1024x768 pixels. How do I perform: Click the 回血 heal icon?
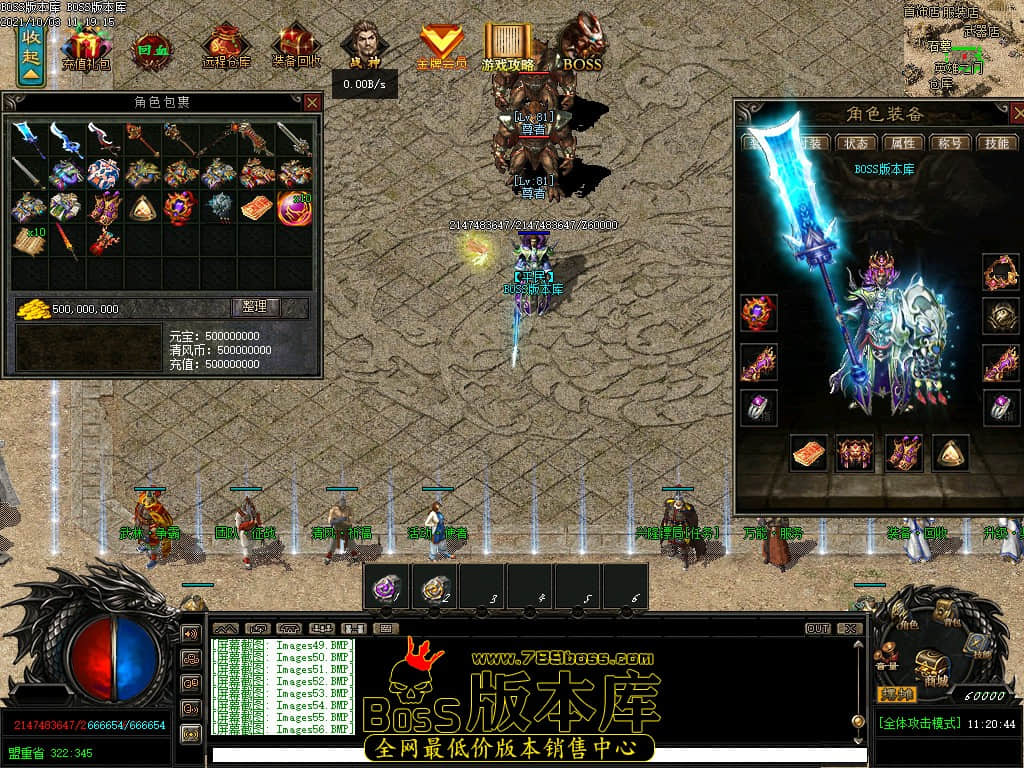152,47
